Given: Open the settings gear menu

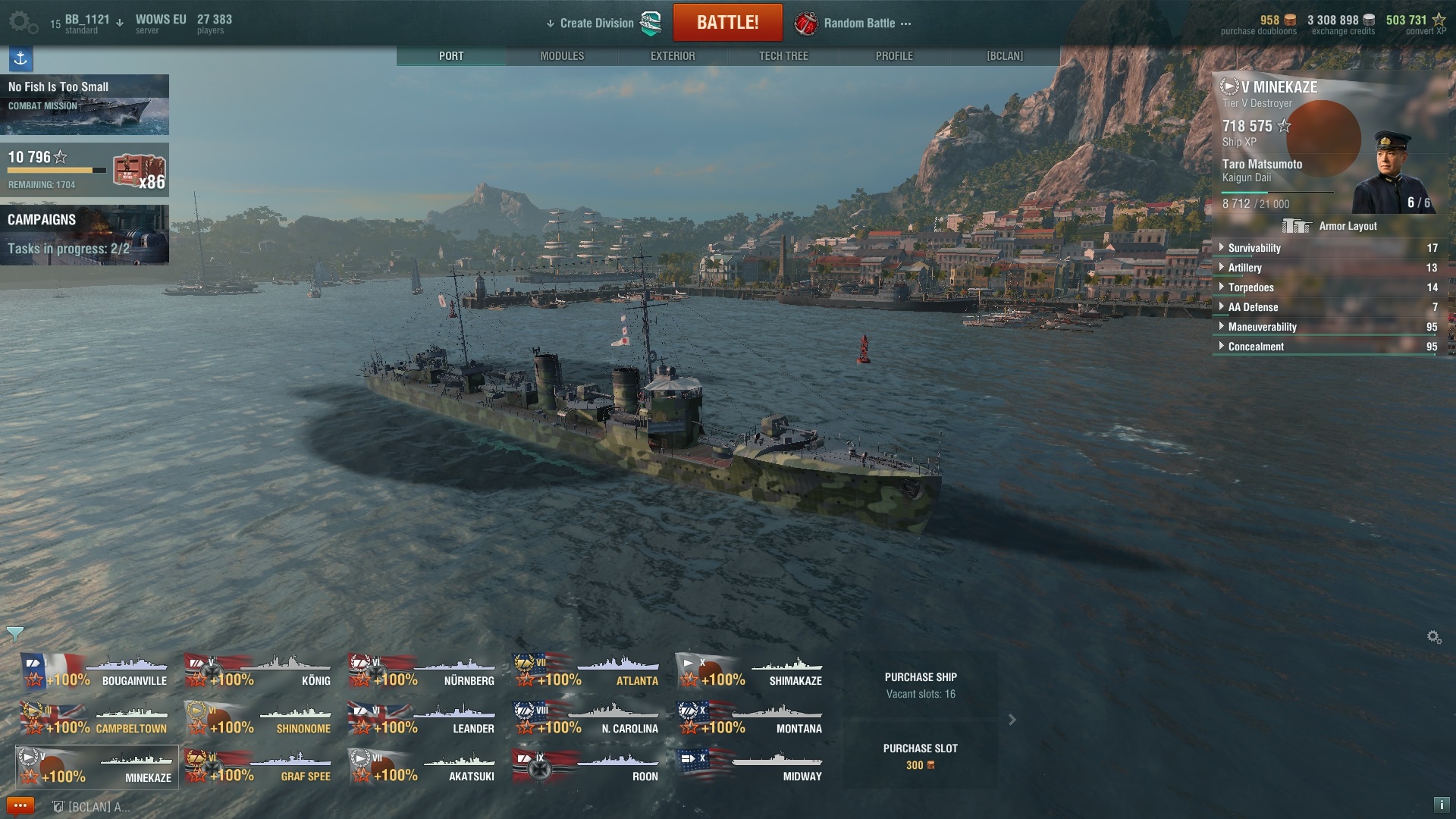Looking at the screenshot, I should pos(21,22).
